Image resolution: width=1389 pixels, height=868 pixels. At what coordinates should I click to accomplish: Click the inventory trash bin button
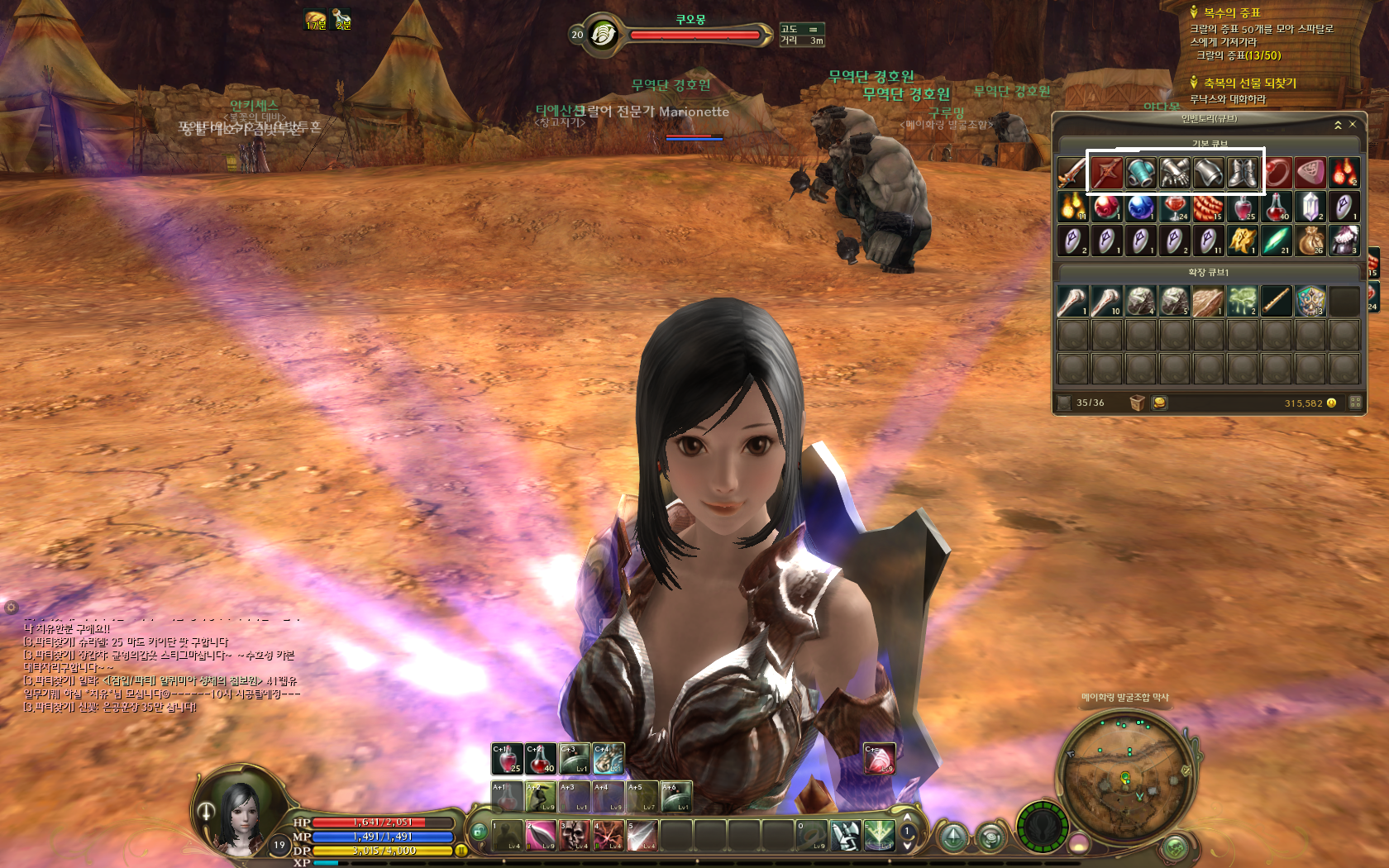(1138, 403)
